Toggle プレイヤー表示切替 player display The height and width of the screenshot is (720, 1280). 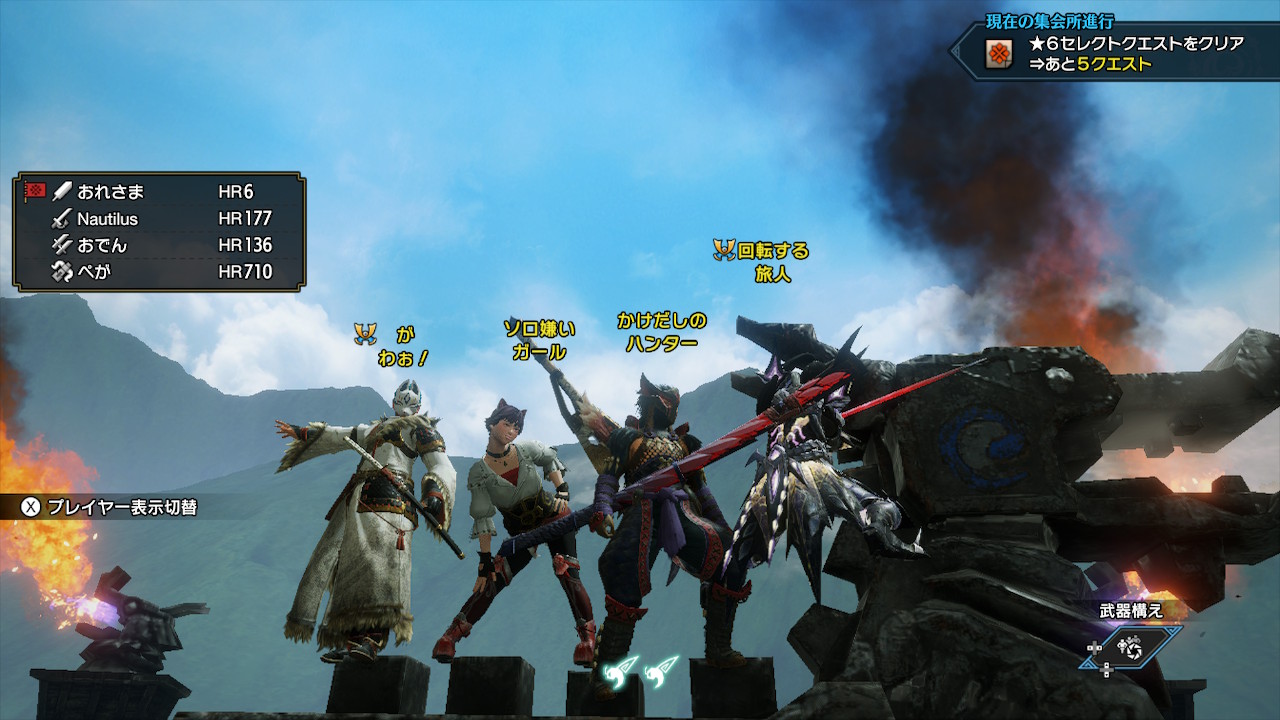(110, 507)
